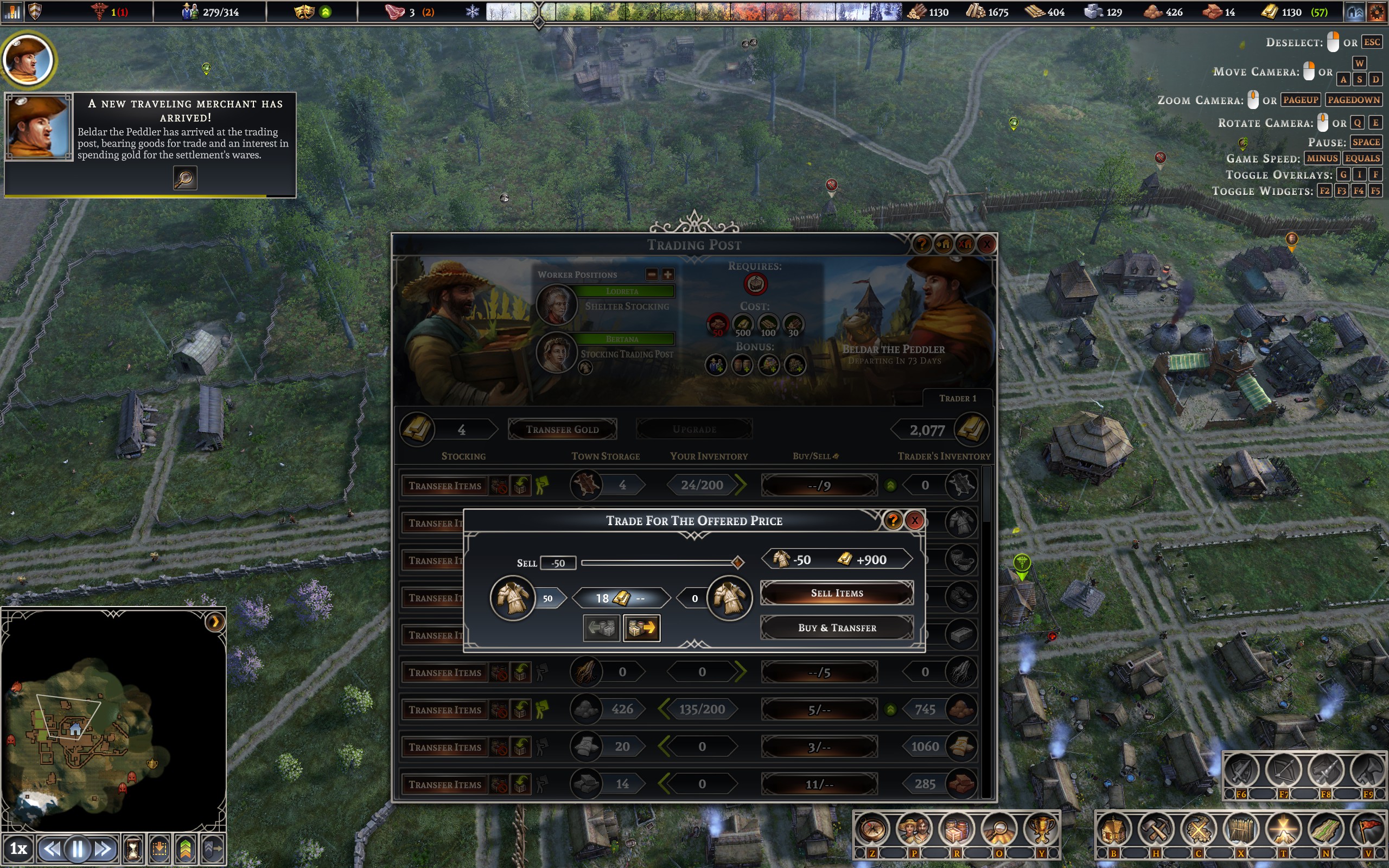Choose the Buy & Transfer button

coord(836,628)
